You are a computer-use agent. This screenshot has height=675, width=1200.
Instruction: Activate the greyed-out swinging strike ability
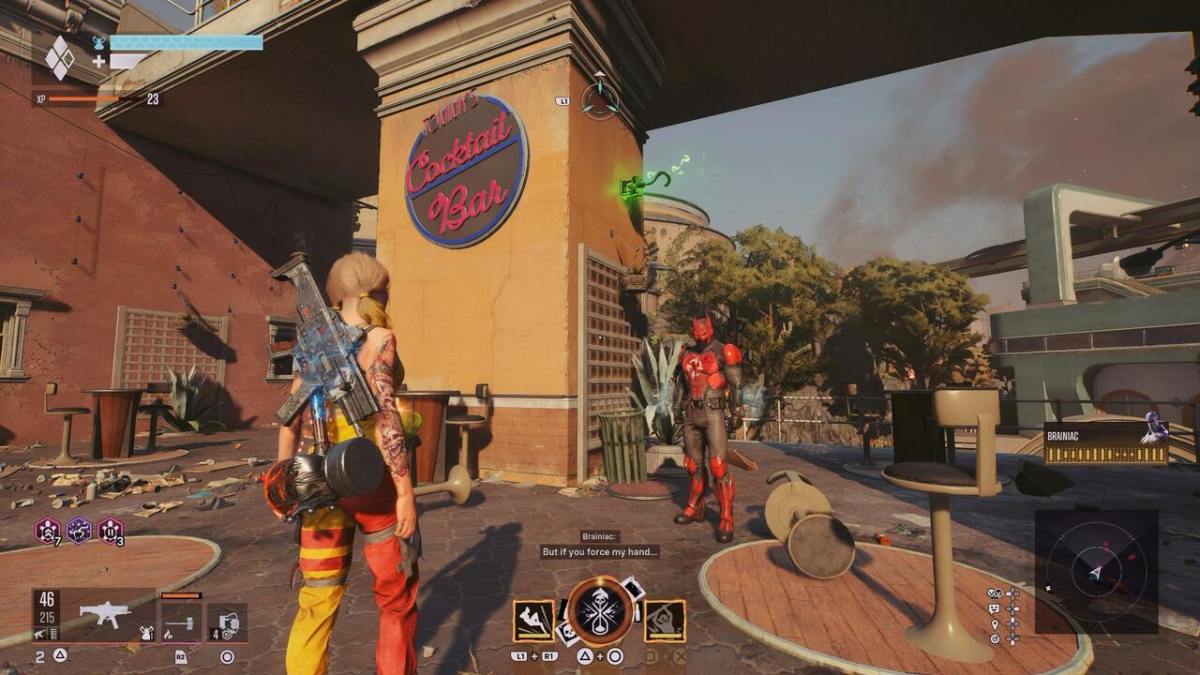pyautogui.click(x=665, y=620)
